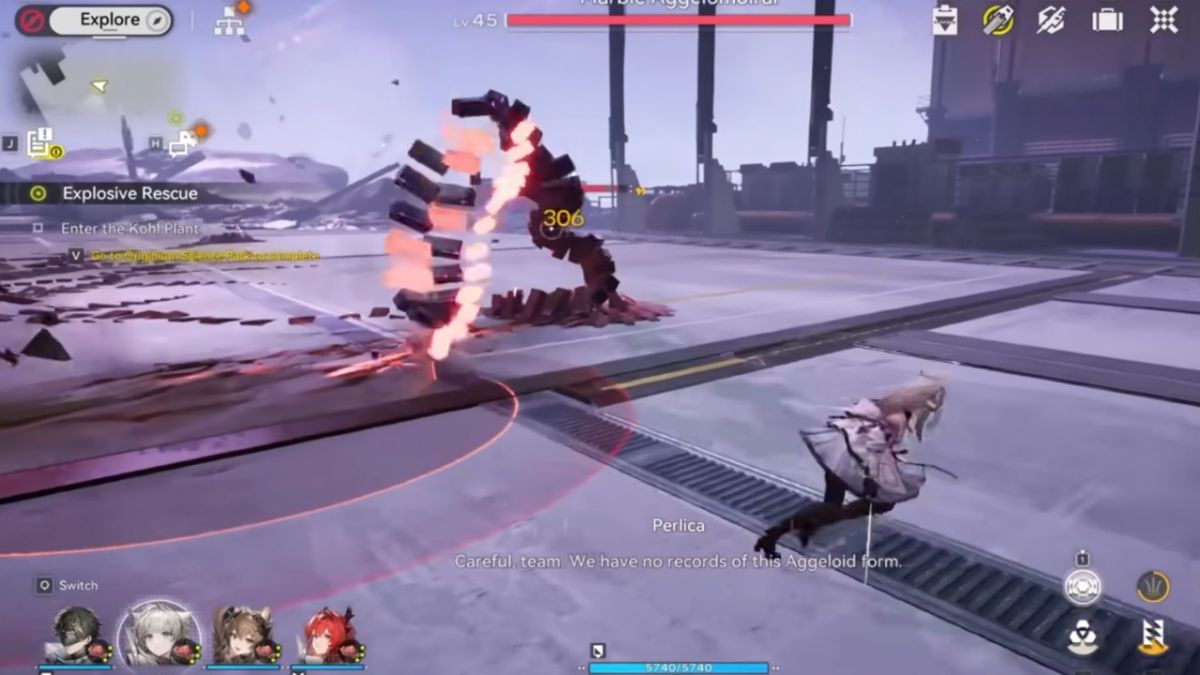Click the crossed-tools icon in the top bar

[1051, 20]
